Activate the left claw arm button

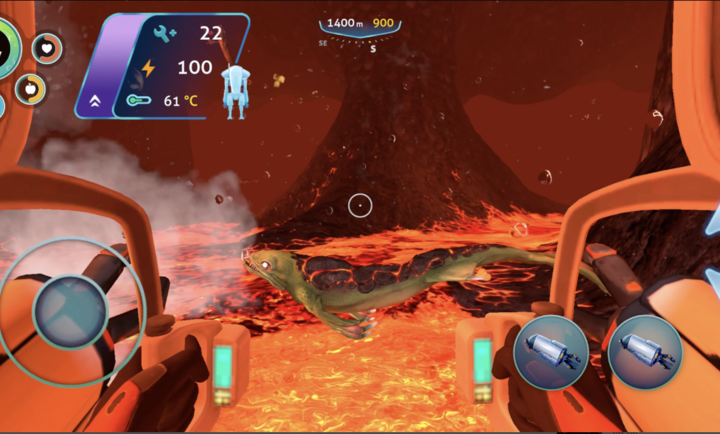[x=550, y=352]
